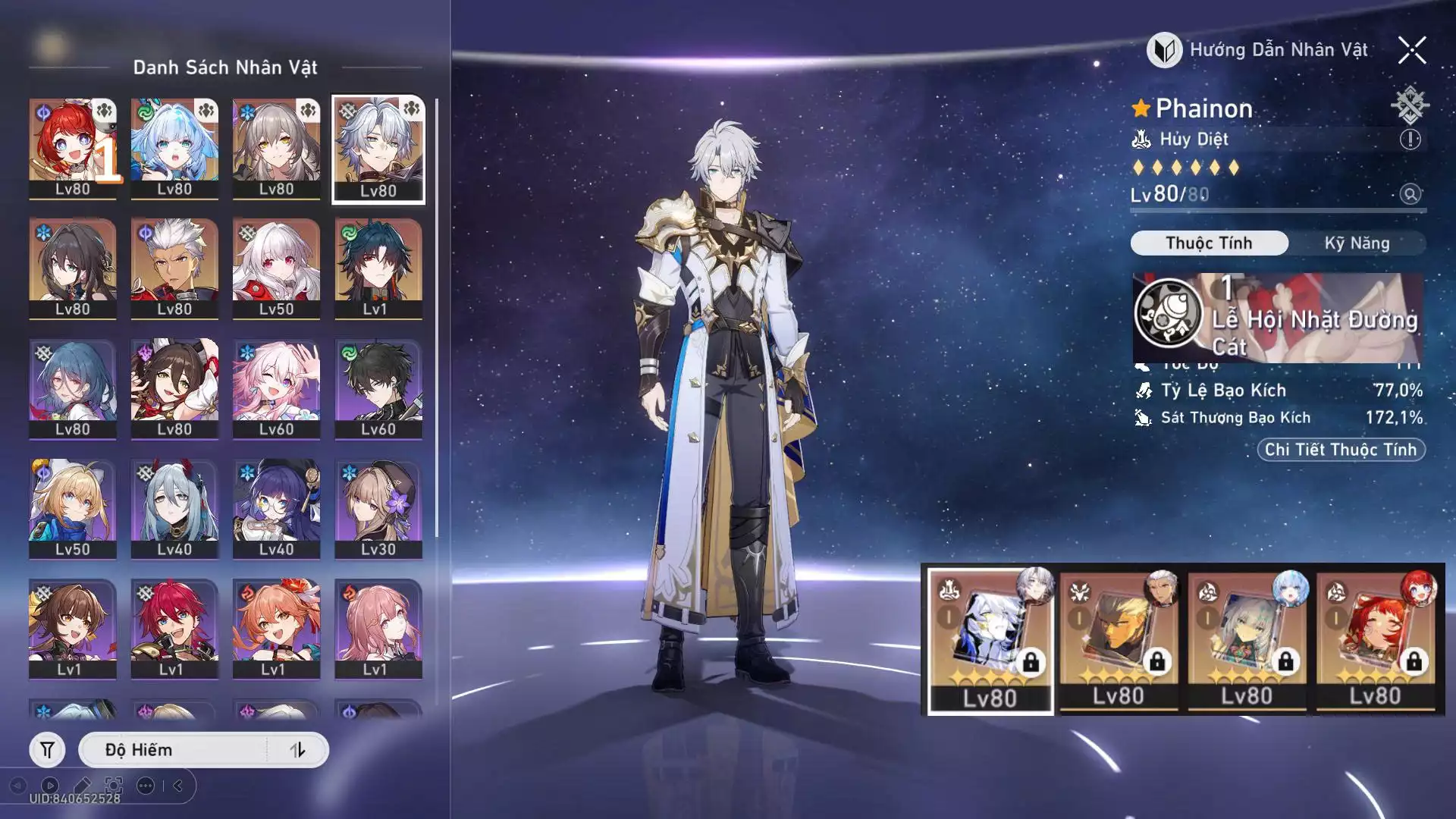Select the Thuộc Tính tab
This screenshot has width=1456, height=819.
tap(1209, 243)
